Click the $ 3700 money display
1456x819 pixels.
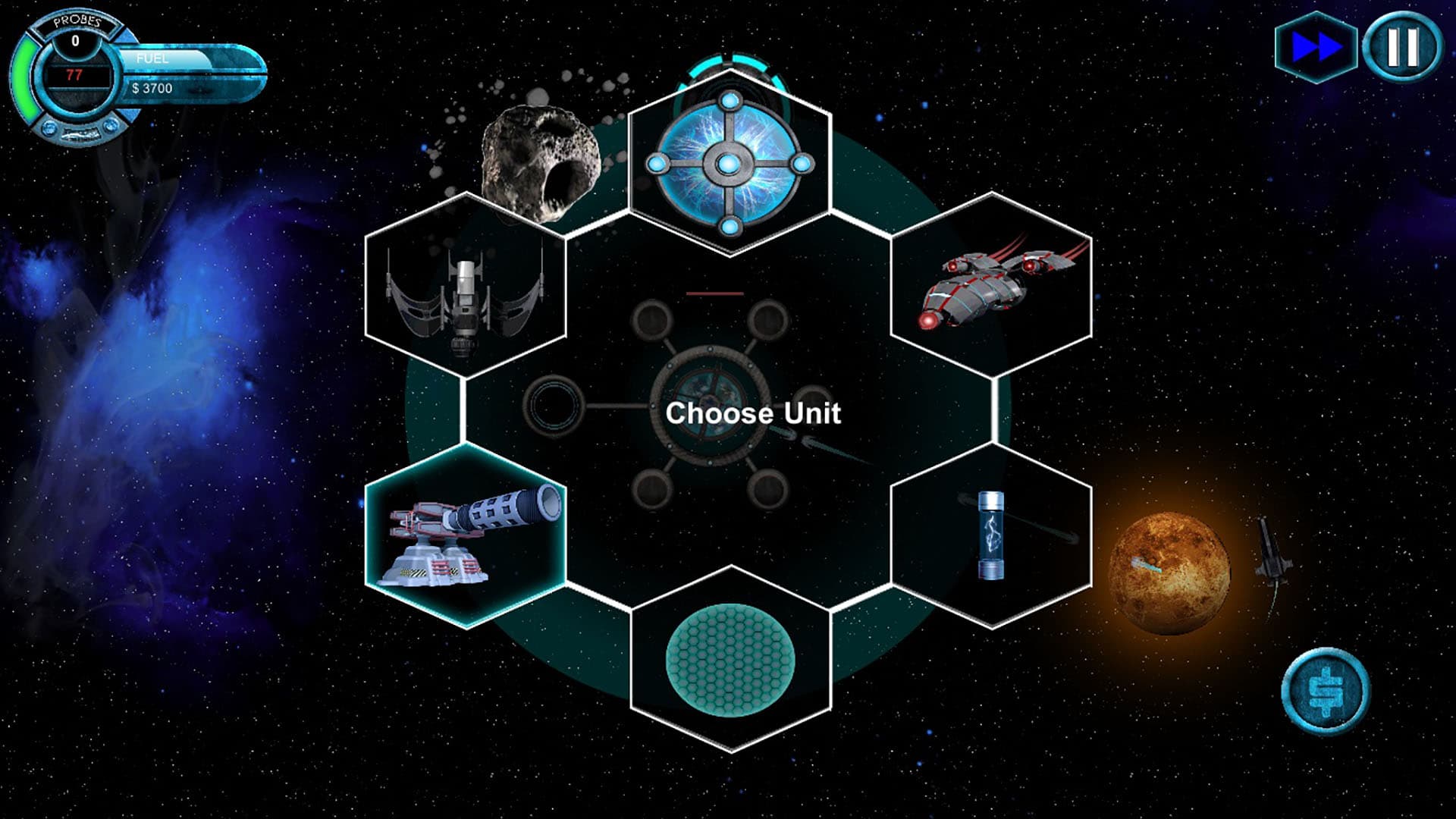coord(153,89)
